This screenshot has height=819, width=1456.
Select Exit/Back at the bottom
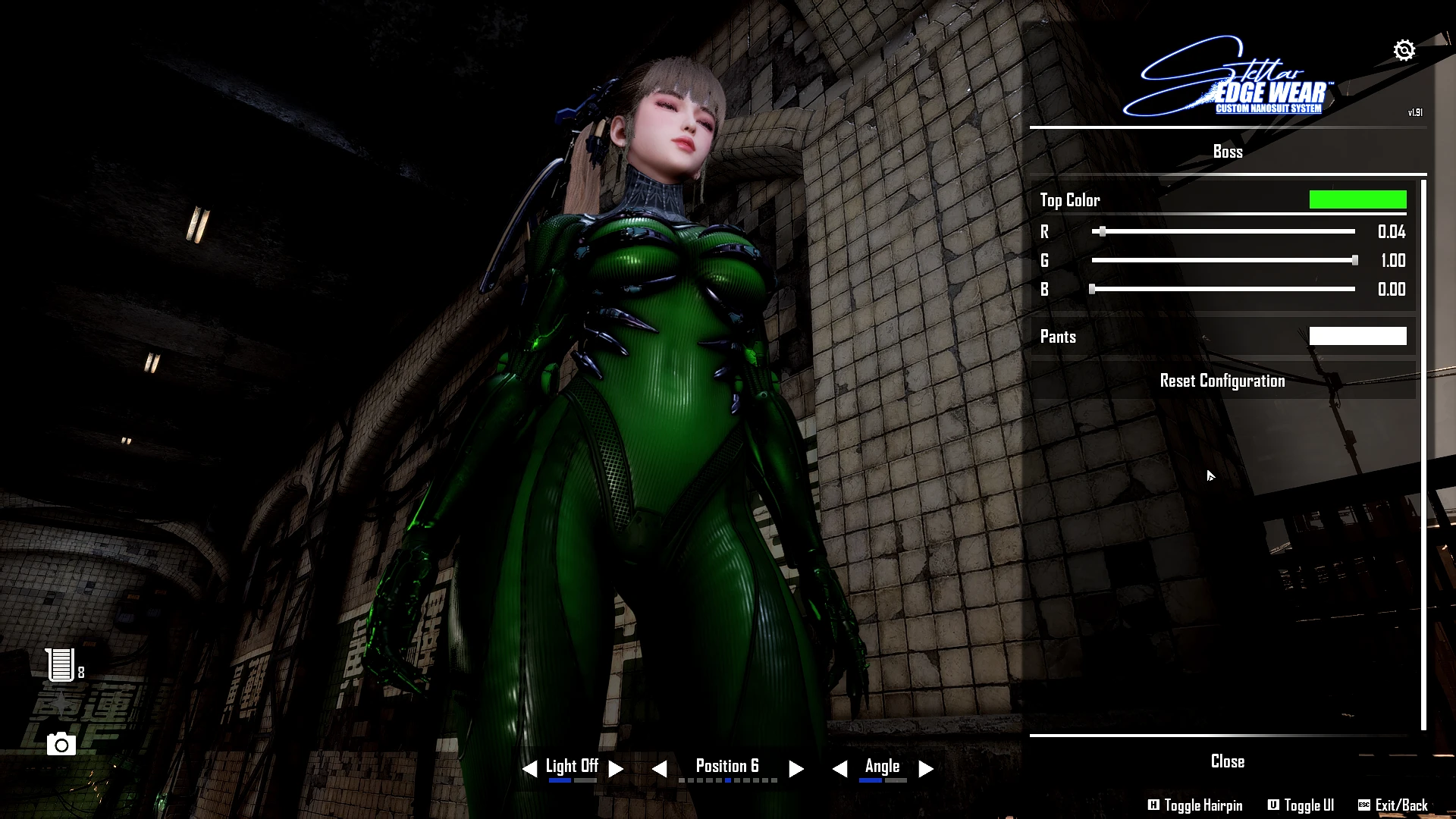(x=1393, y=805)
